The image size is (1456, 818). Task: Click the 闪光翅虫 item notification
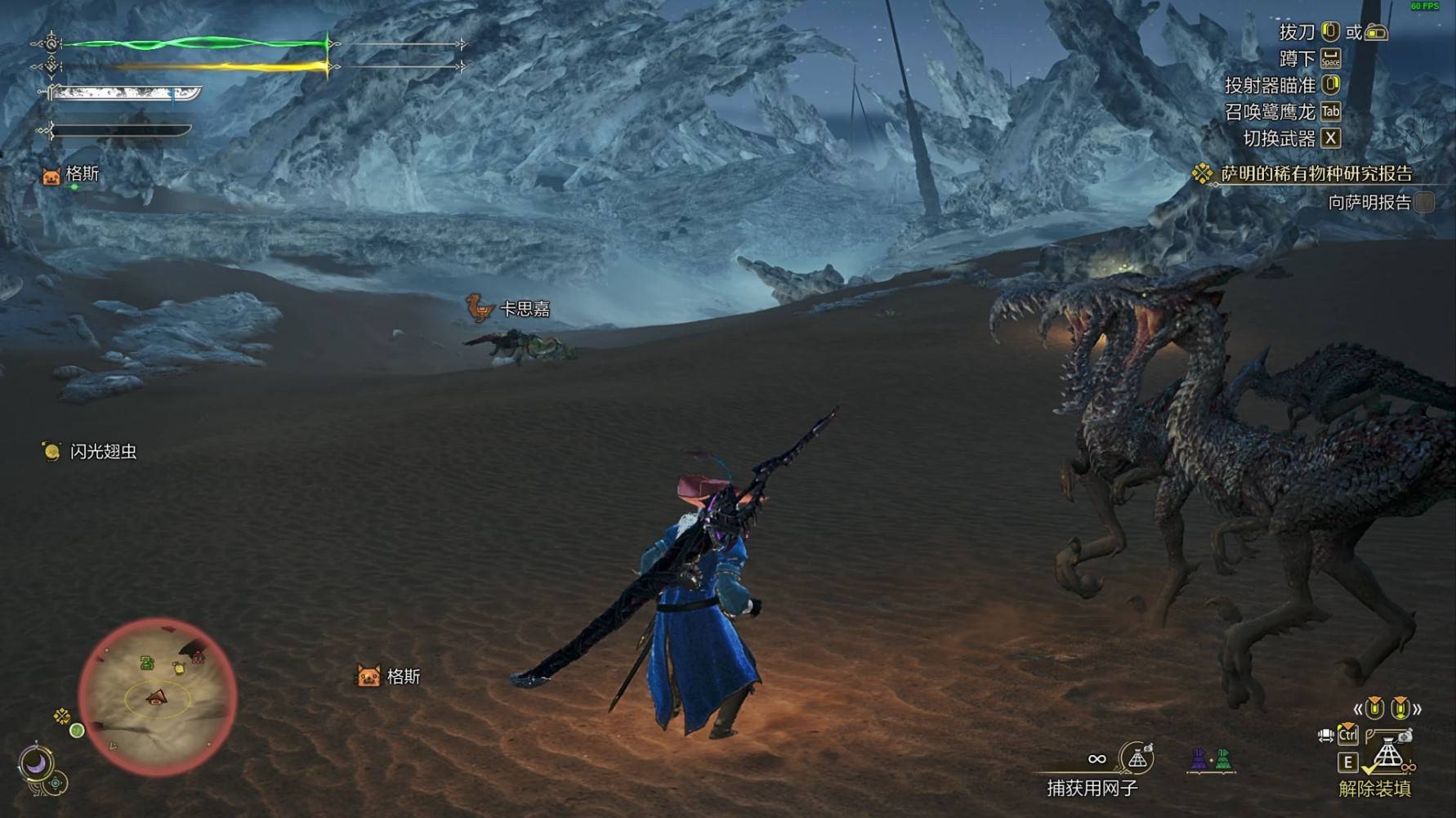(x=90, y=451)
